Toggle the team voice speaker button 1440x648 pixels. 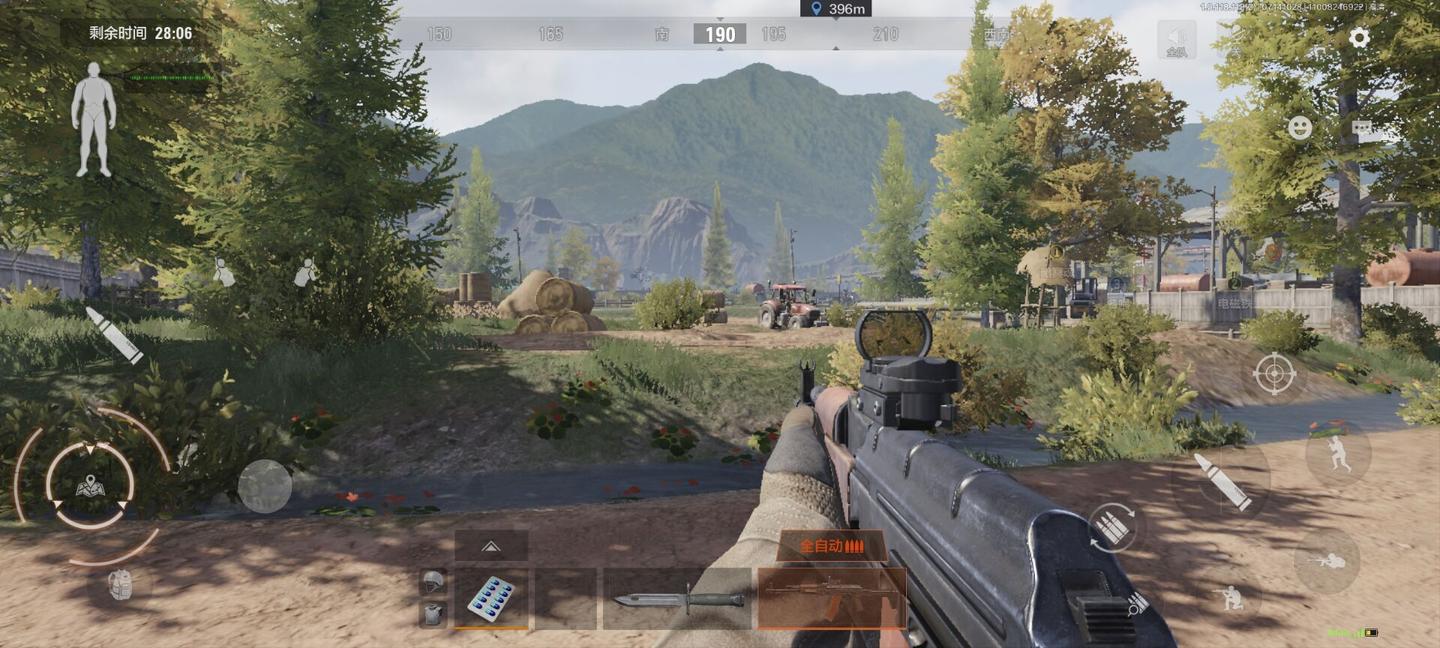coord(1177,40)
